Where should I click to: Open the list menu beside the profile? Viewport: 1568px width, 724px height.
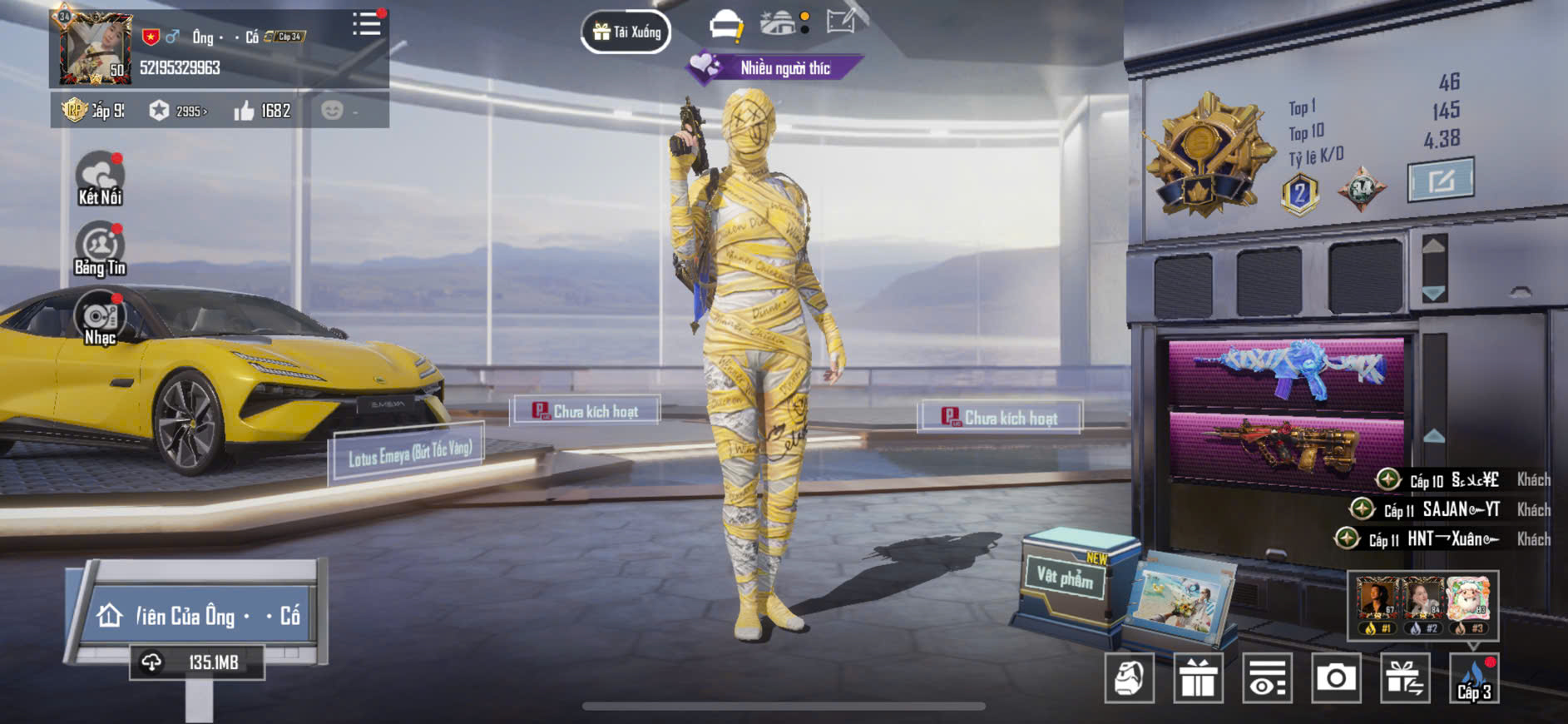pyautogui.click(x=366, y=24)
